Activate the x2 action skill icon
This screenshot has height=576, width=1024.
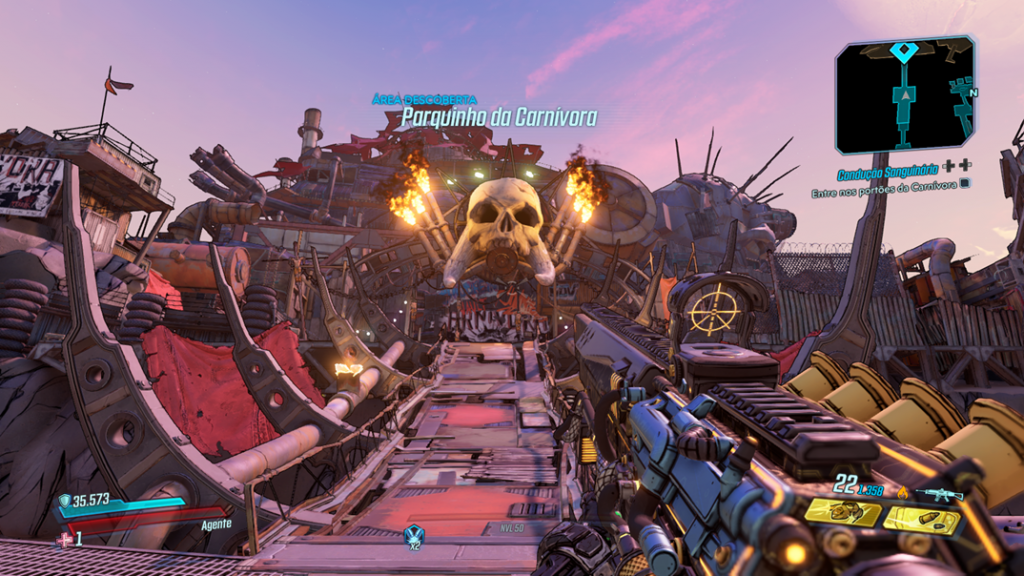(x=414, y=535)
